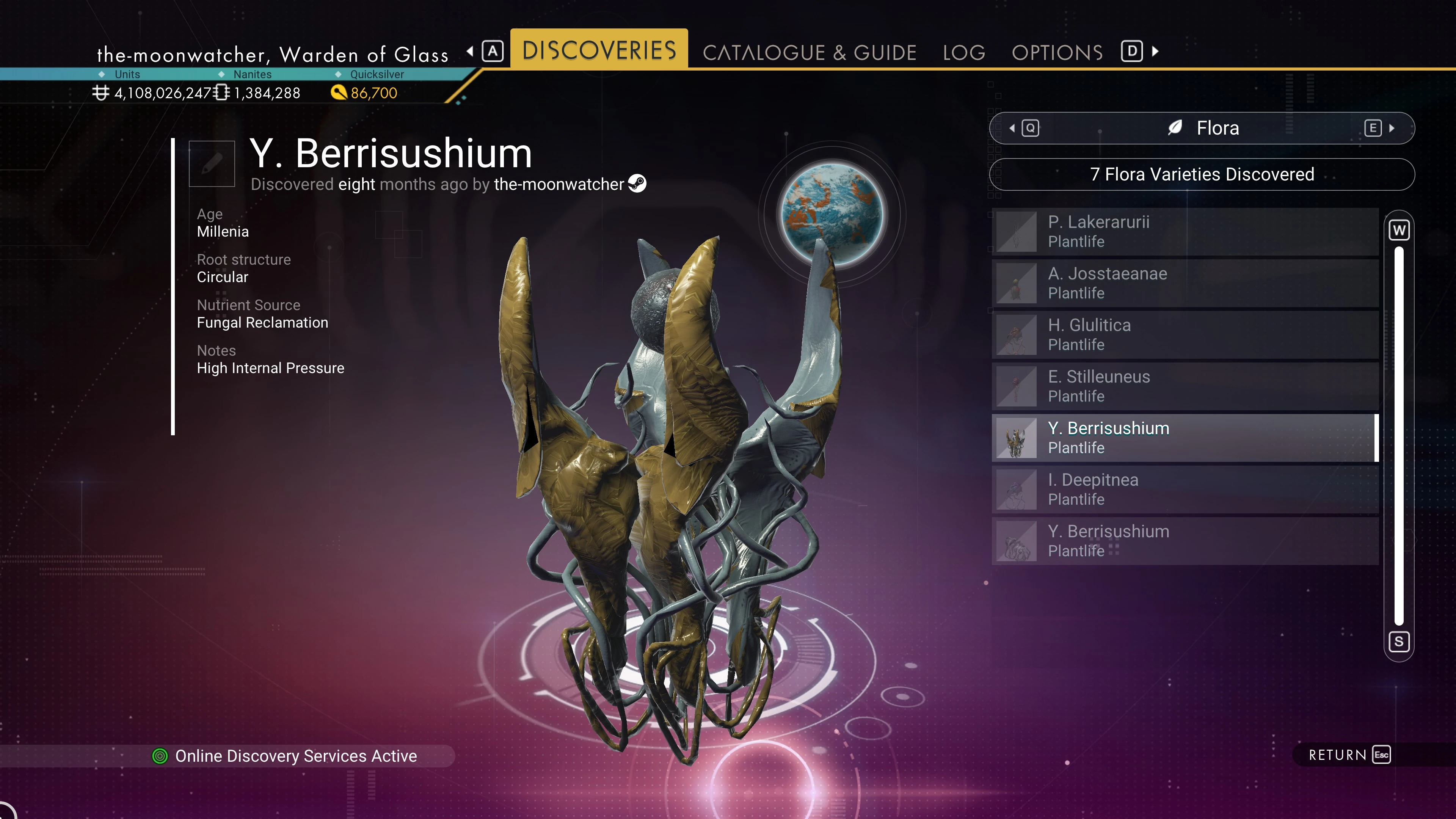The height and width of the screenshot is (819, 1456).
Task: Show the E. Stilleuneus plantlife entry
Action: pos(1185,386)
